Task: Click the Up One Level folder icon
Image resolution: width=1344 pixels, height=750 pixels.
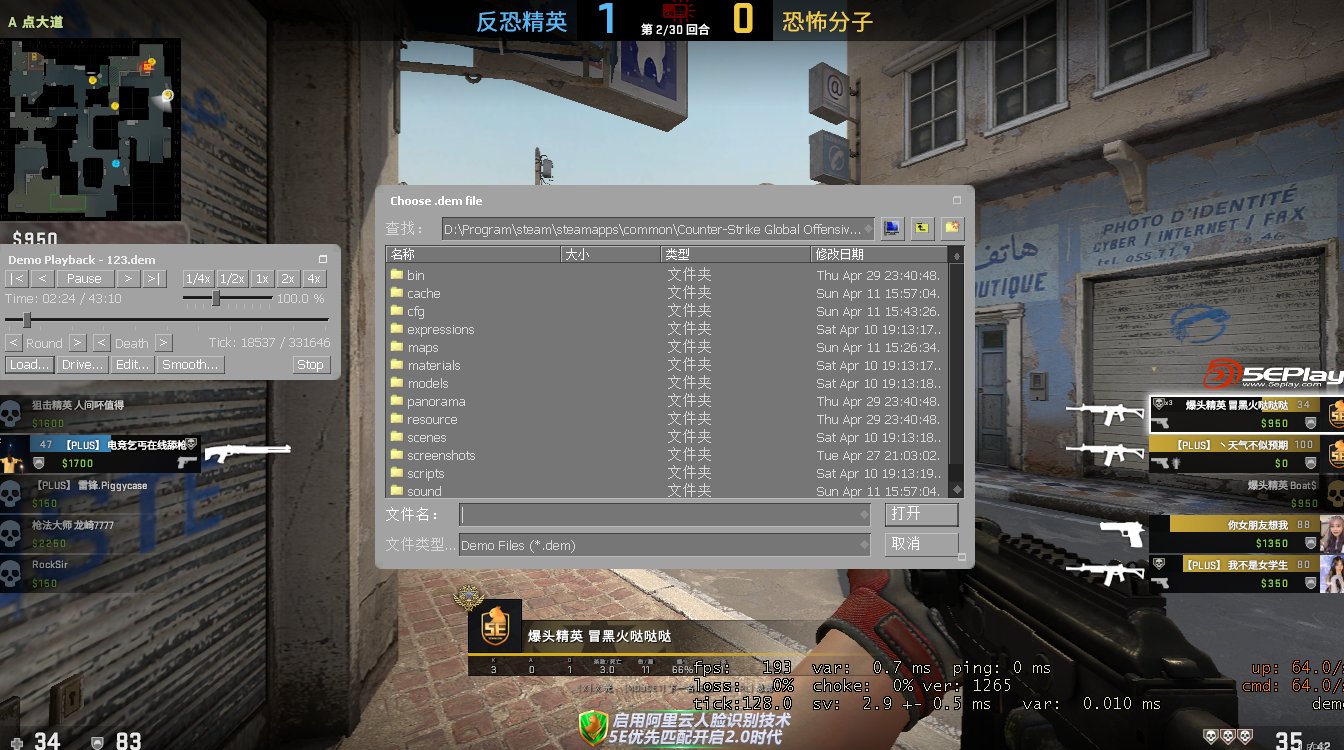Action: [x=923, y=228]
